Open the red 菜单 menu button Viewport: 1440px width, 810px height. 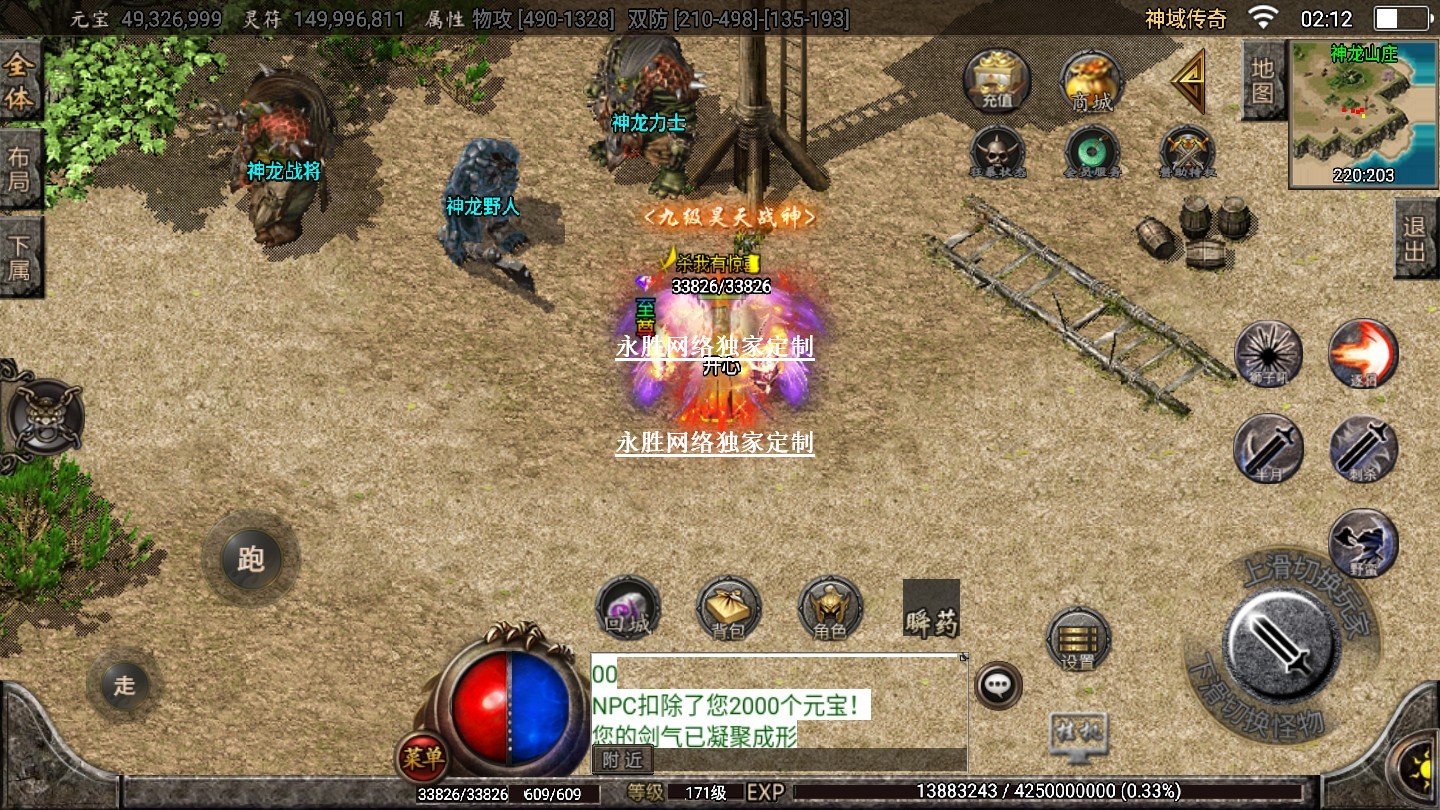[x=421, y=758]
